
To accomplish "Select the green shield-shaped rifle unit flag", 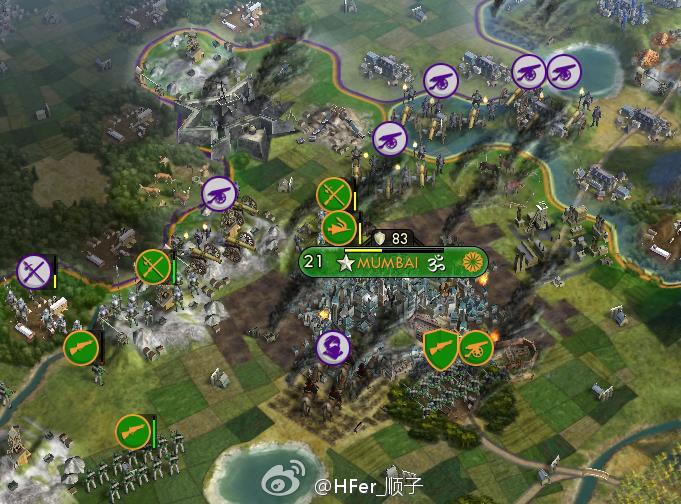I will (440, 347).
